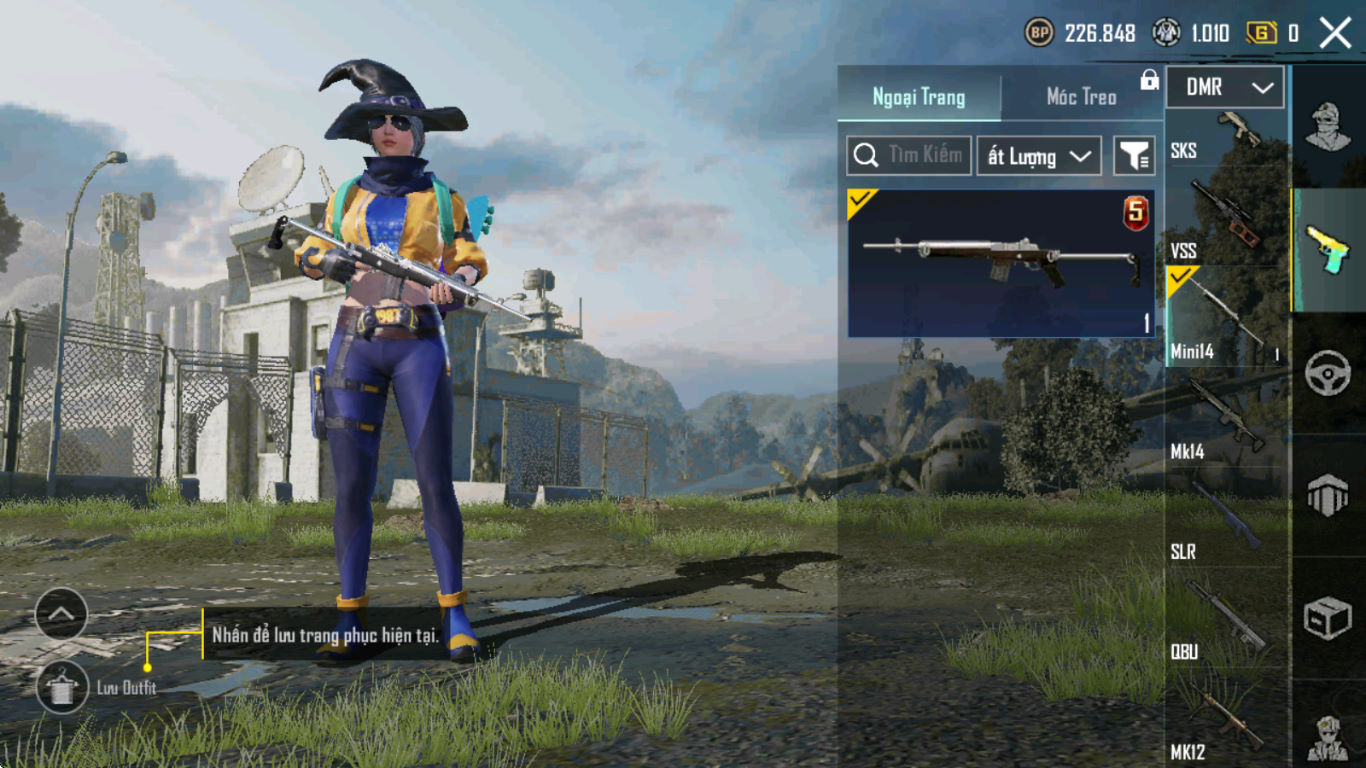
Task: Open the character outfit category
Action: (1328, 126)
